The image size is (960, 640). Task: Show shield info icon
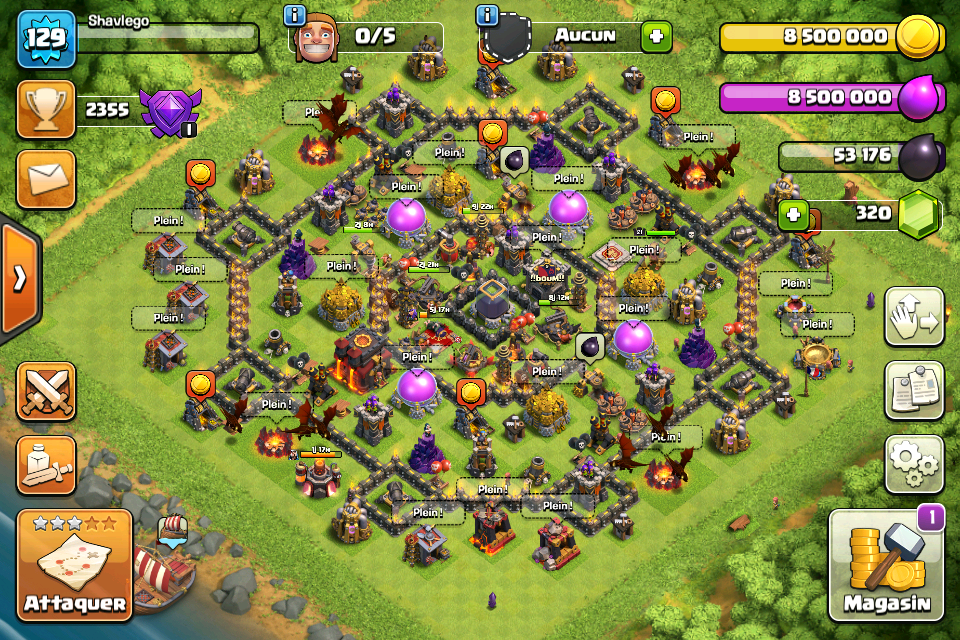tap(488, 15)
